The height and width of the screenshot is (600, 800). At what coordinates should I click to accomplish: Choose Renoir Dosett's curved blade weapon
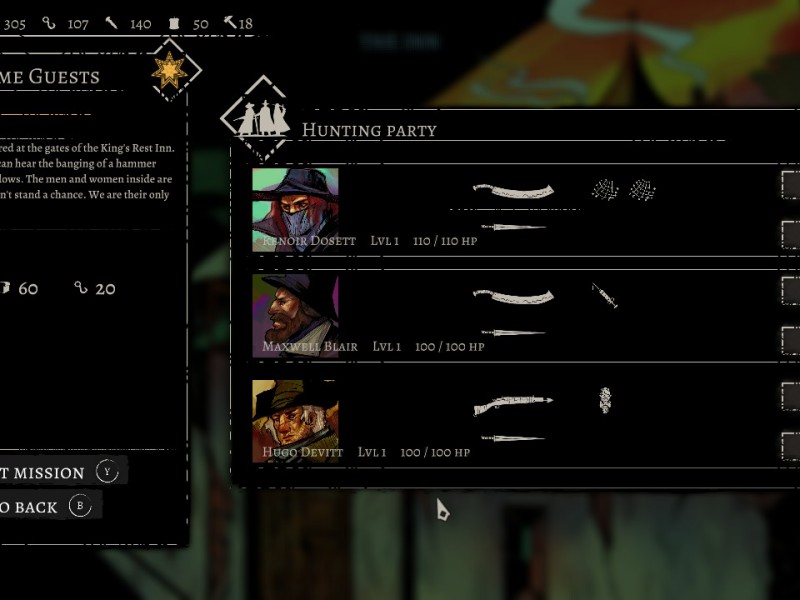513,190
